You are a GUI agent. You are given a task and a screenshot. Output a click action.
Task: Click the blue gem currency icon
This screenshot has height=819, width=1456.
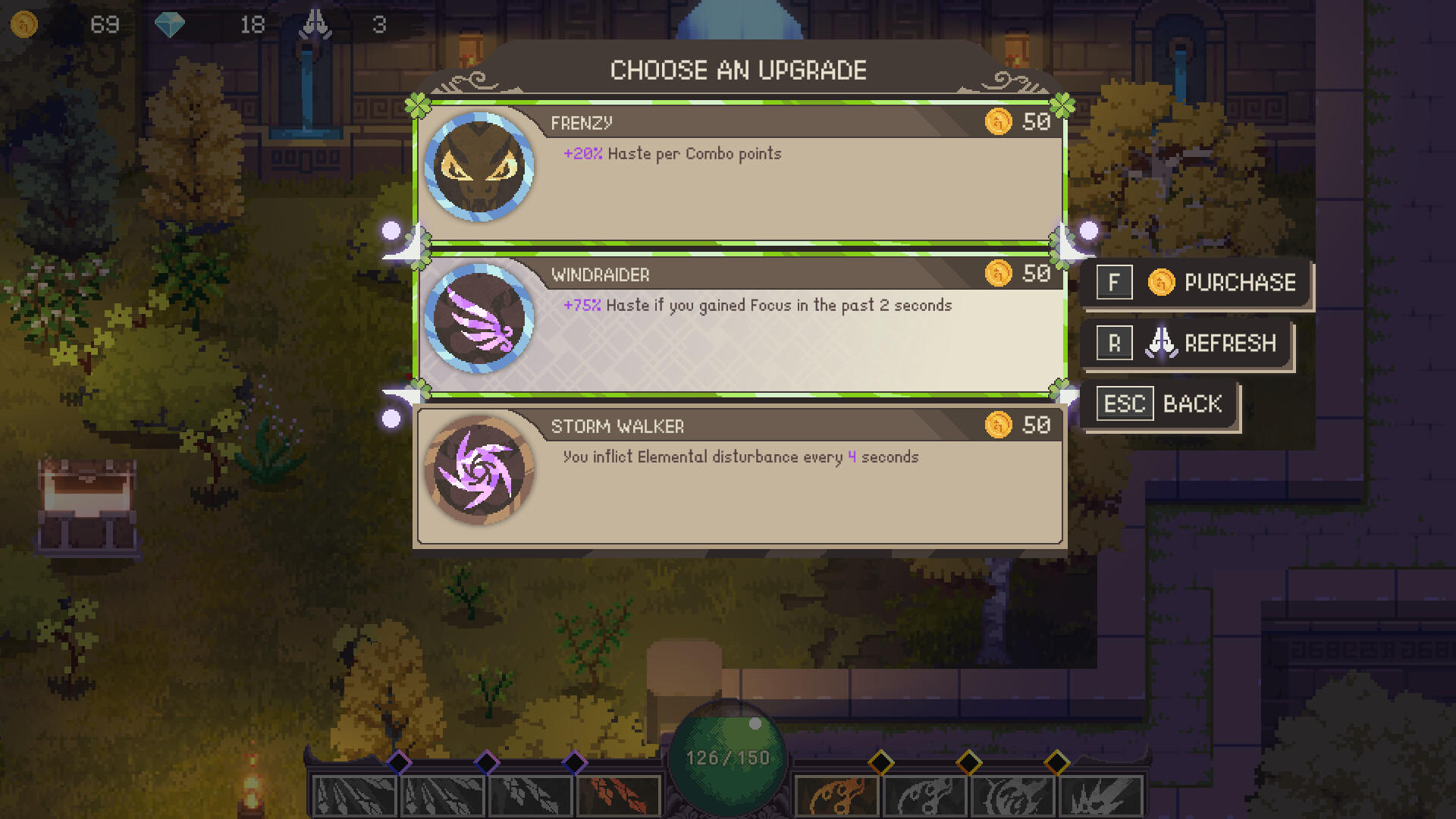171,24
